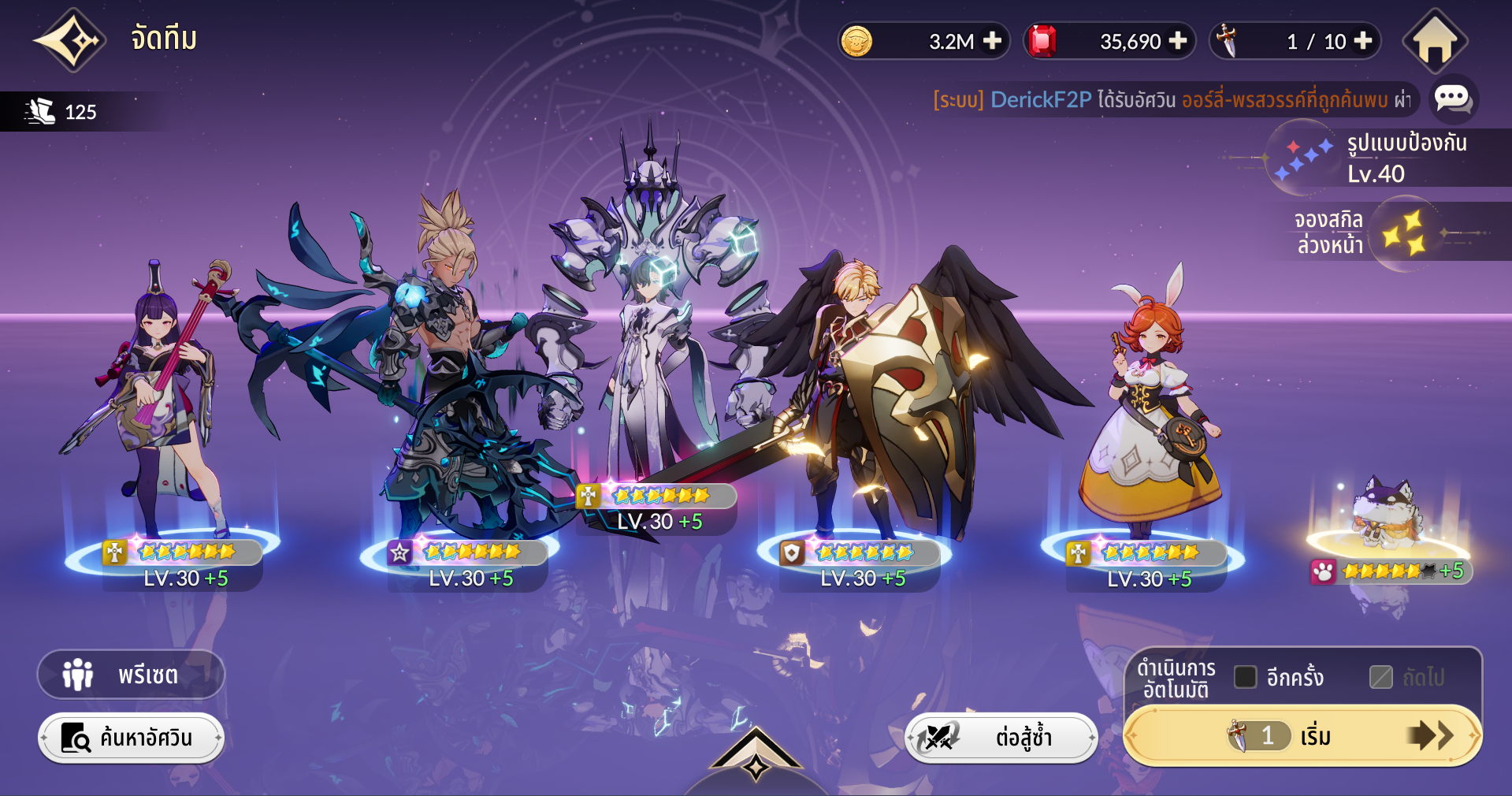Select the husky pet slot
The height and width of the screenshot is (796, 1512).
1388,520
